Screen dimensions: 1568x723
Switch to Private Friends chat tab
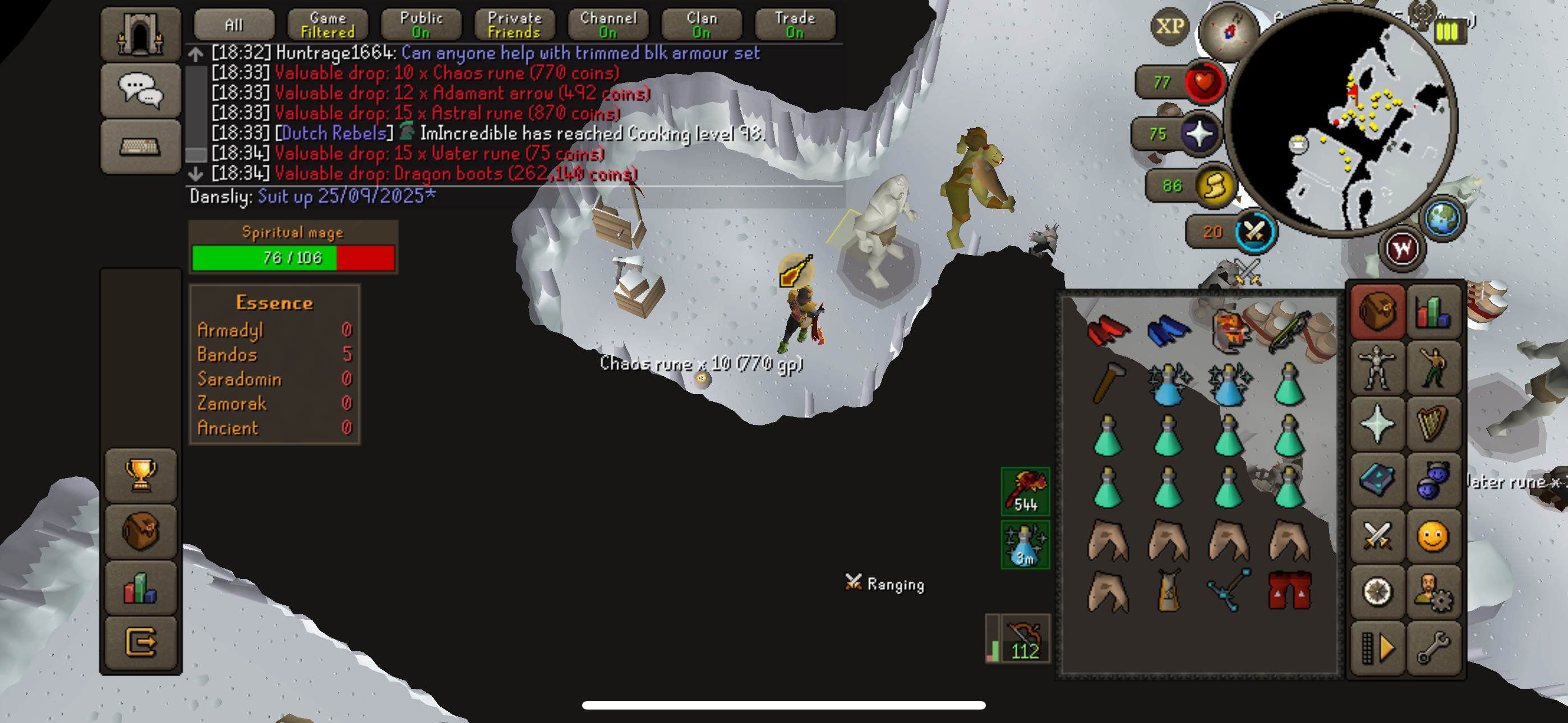514,25
